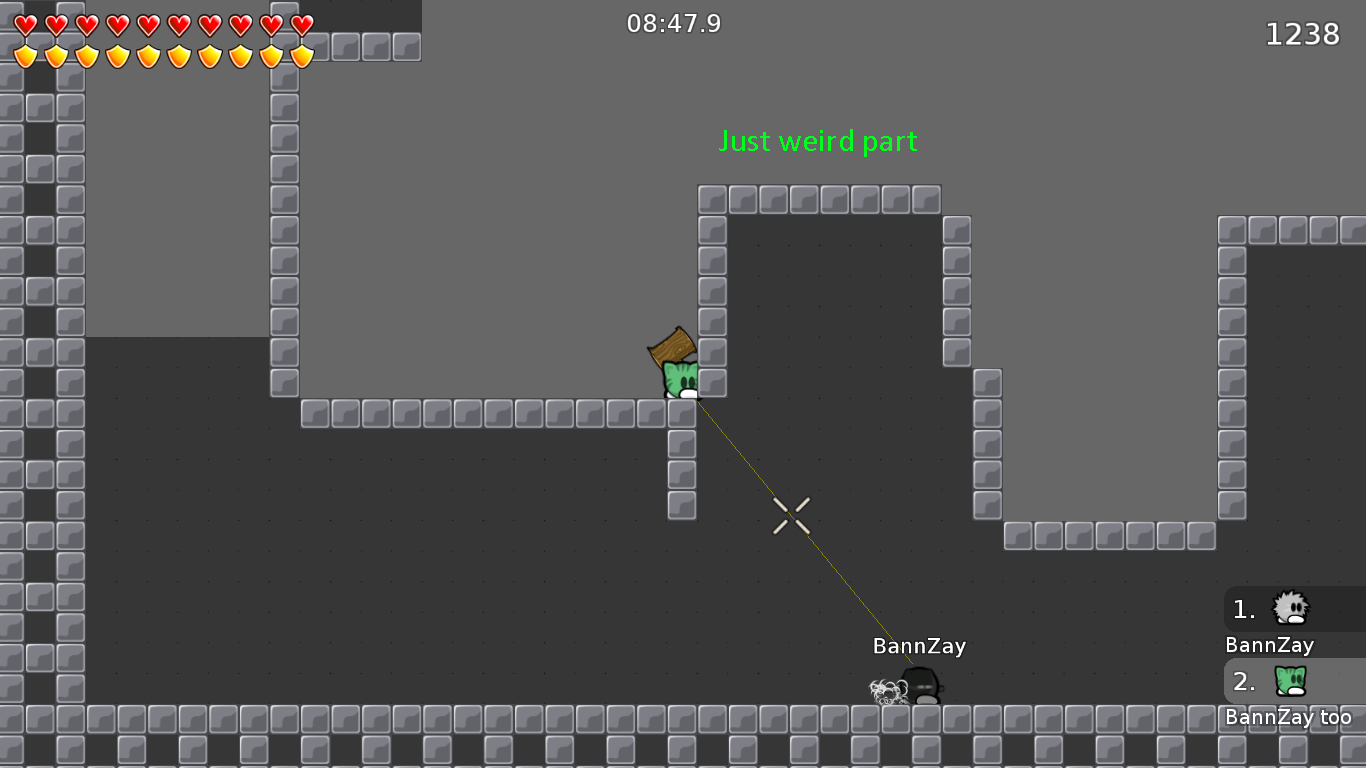Select the BannZay name on the scoreboard

tap(1269, 645)
